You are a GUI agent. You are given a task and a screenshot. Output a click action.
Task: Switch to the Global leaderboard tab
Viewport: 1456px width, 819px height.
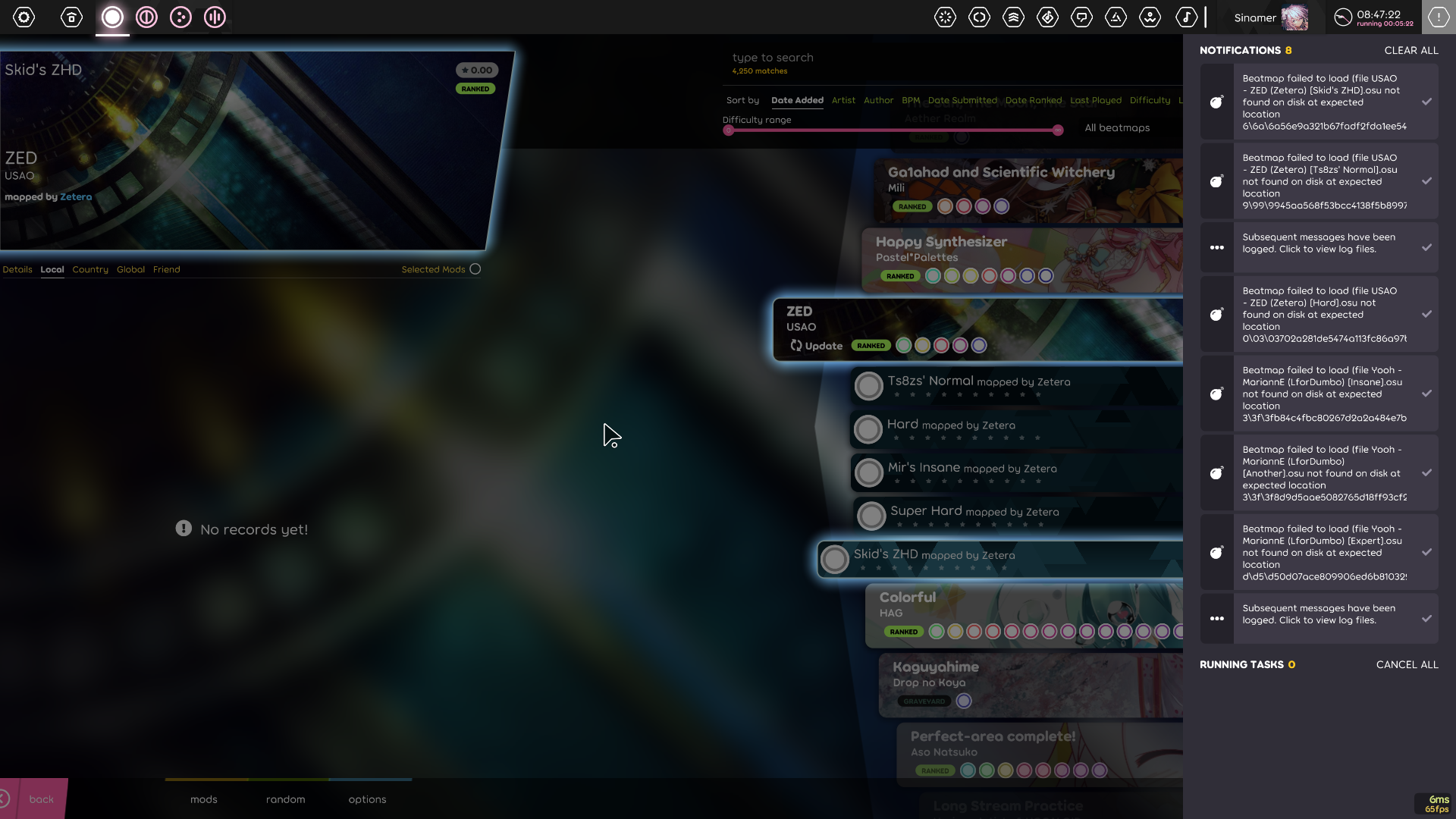click(130, 269)
